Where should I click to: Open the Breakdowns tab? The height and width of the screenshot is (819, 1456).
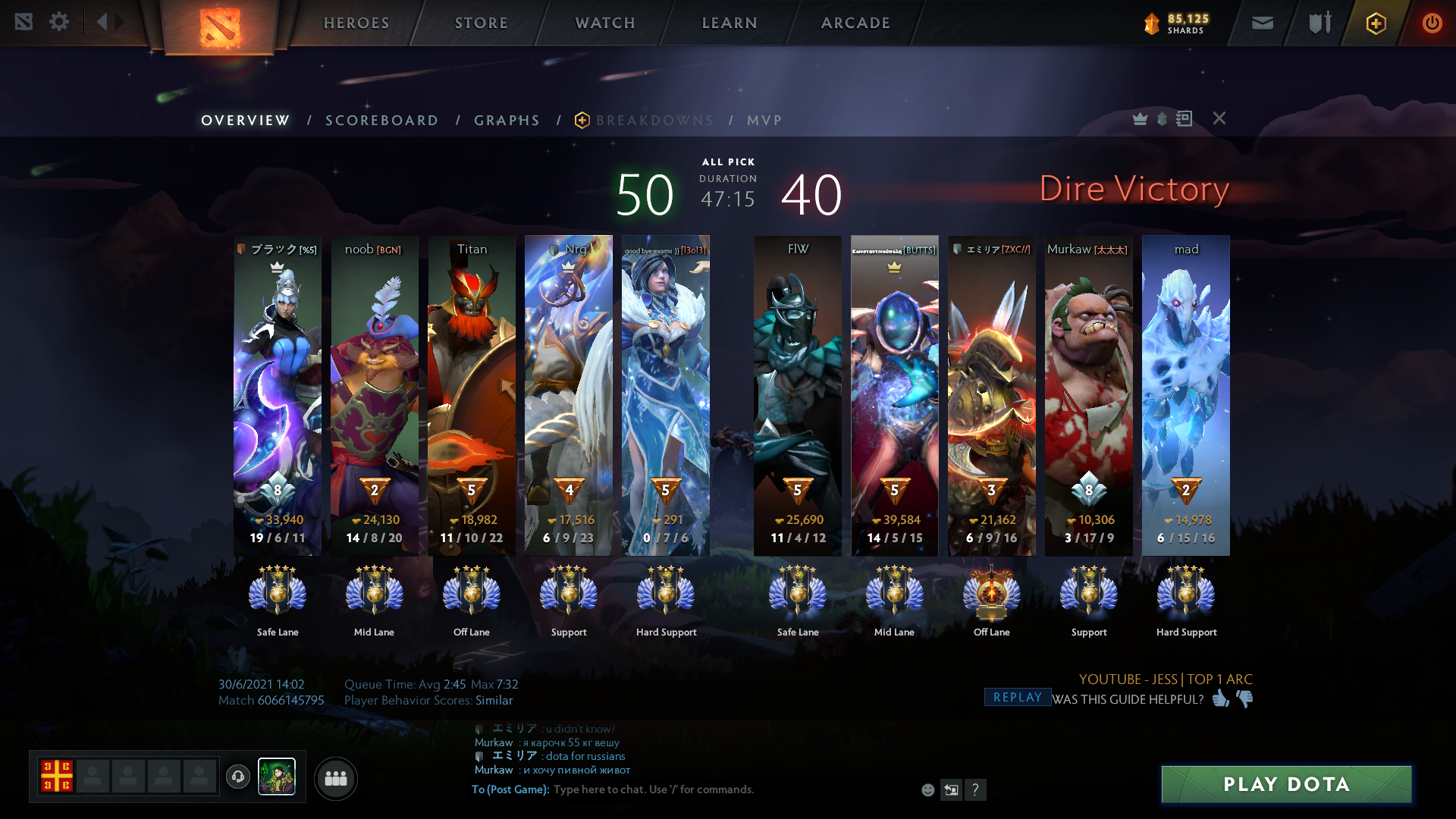[x=654, y=121]
